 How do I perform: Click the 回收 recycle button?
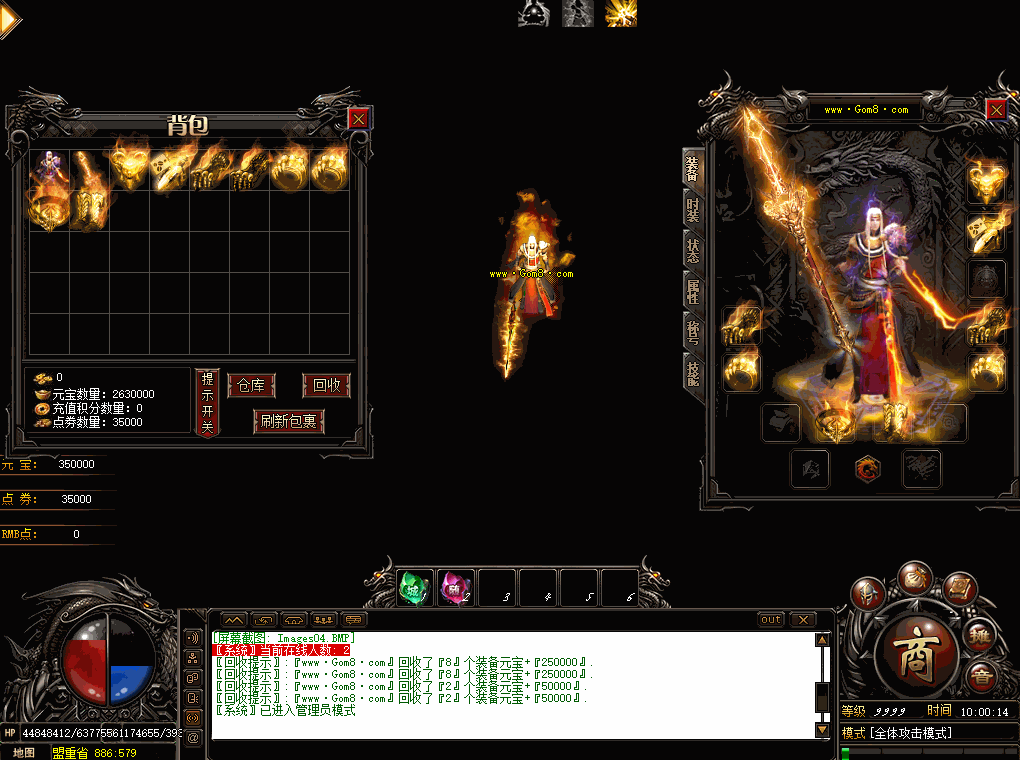[326, 386]
